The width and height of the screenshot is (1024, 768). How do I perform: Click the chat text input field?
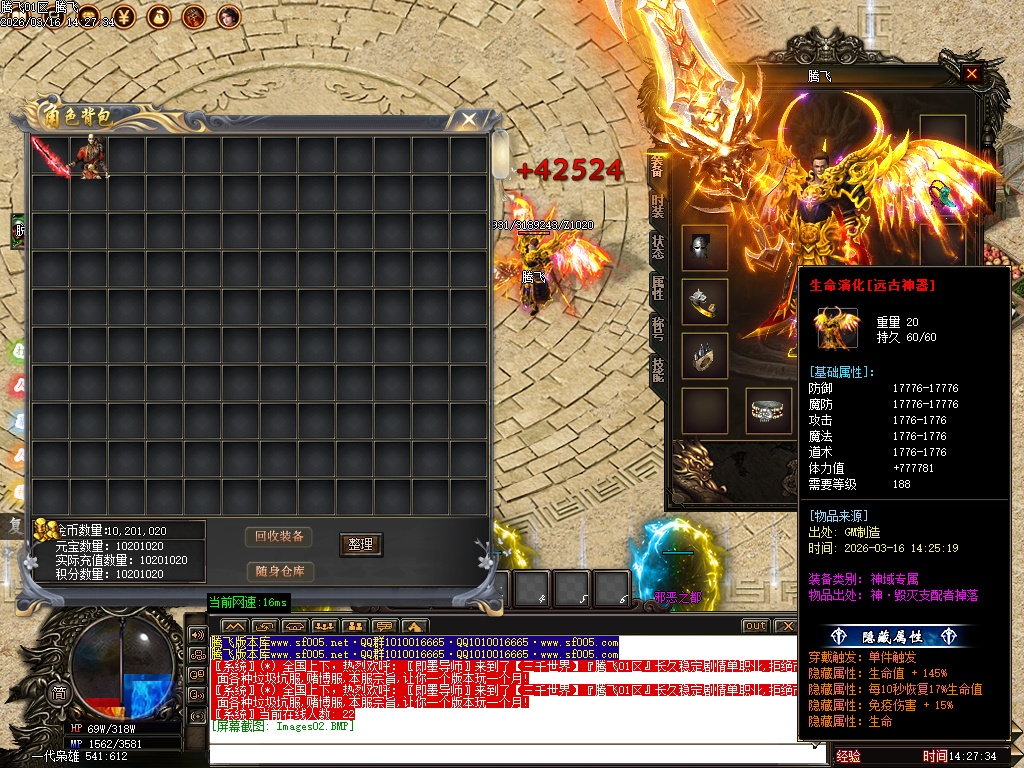point(517,755)
